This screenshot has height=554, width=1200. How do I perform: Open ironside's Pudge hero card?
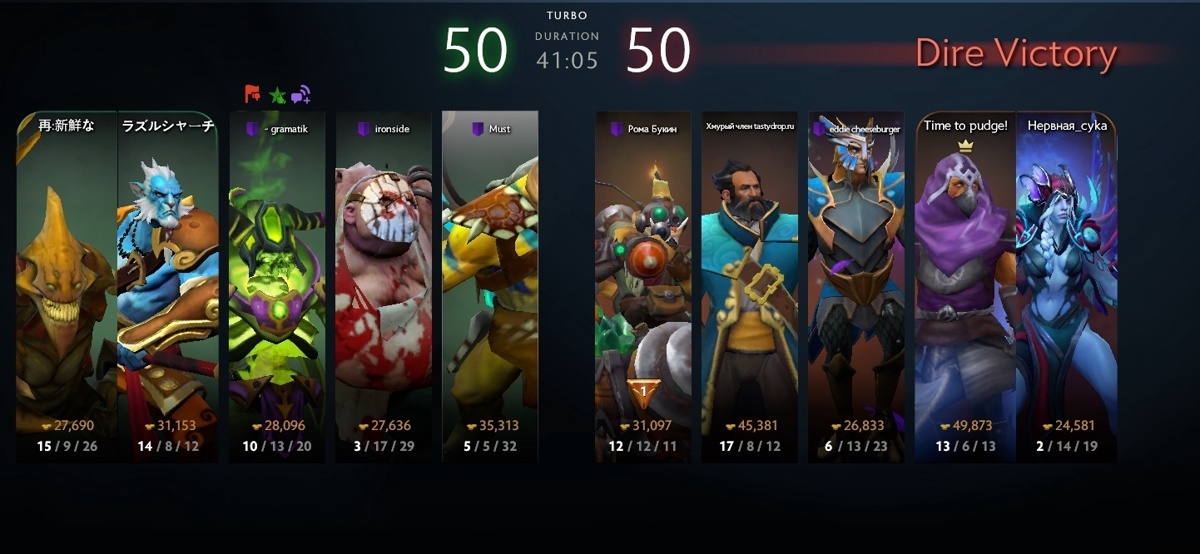point(383,285)
